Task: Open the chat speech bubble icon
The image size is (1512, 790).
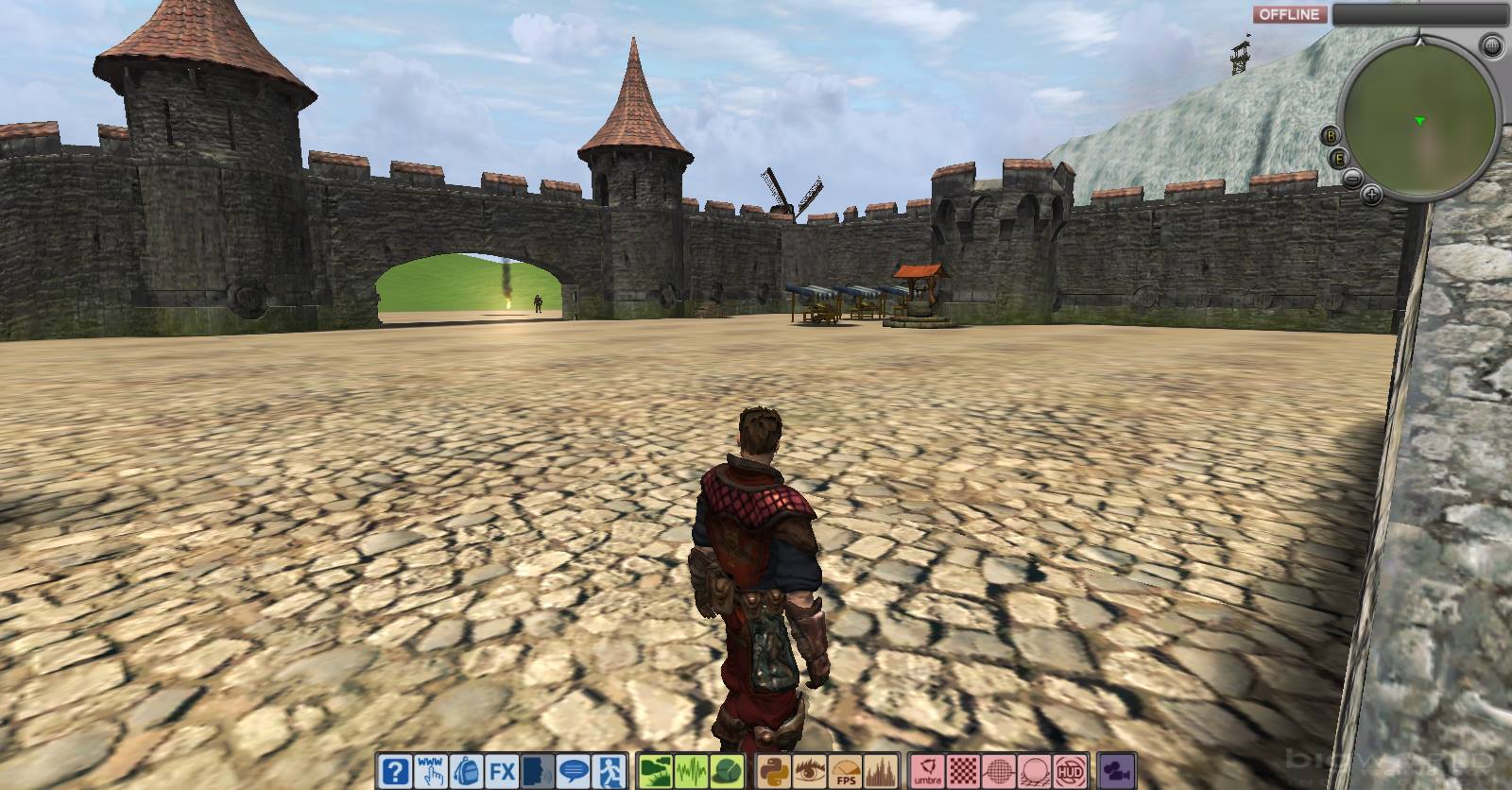Action: tap(573, 770)
